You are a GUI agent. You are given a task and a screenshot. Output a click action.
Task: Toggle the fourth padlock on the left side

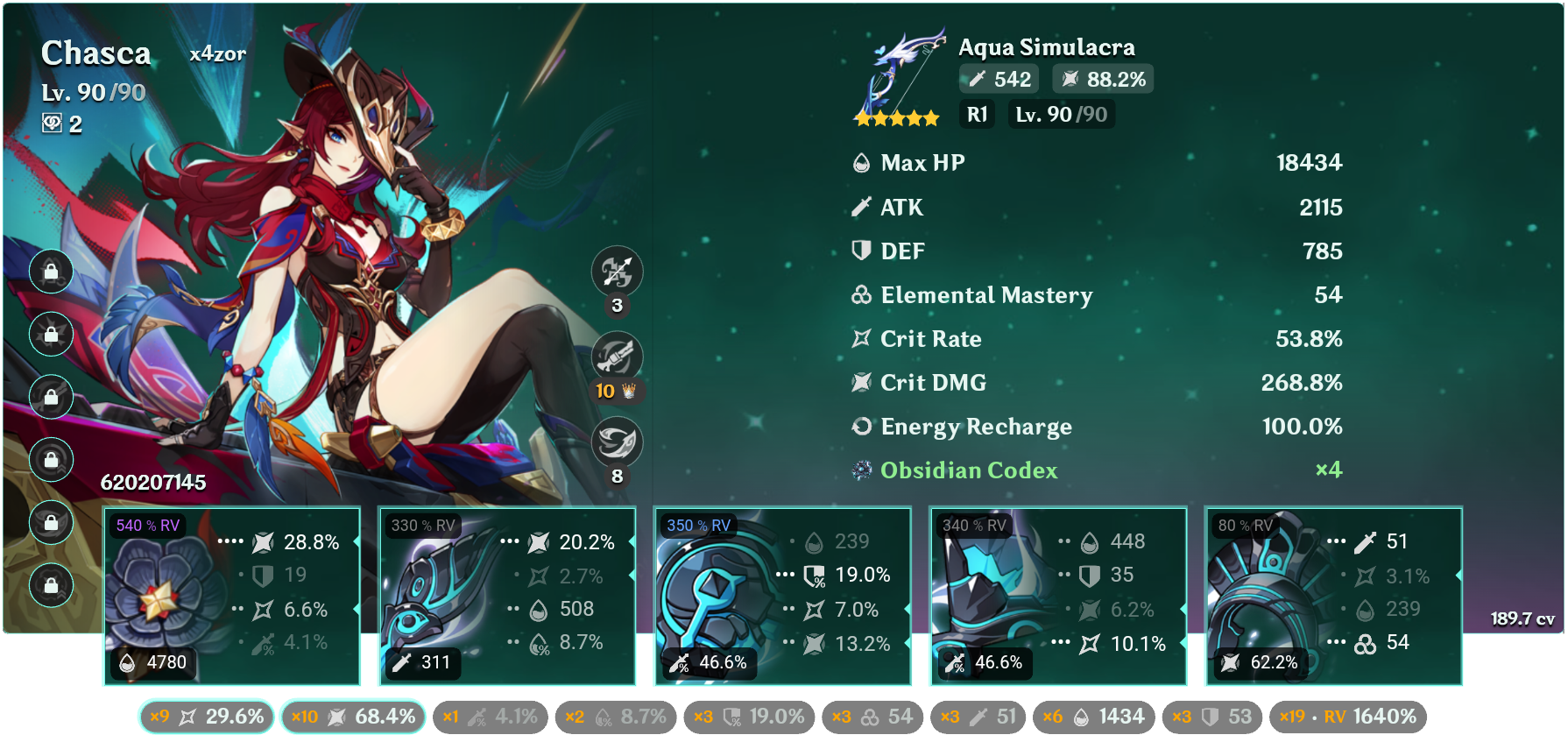coord(51,459)
